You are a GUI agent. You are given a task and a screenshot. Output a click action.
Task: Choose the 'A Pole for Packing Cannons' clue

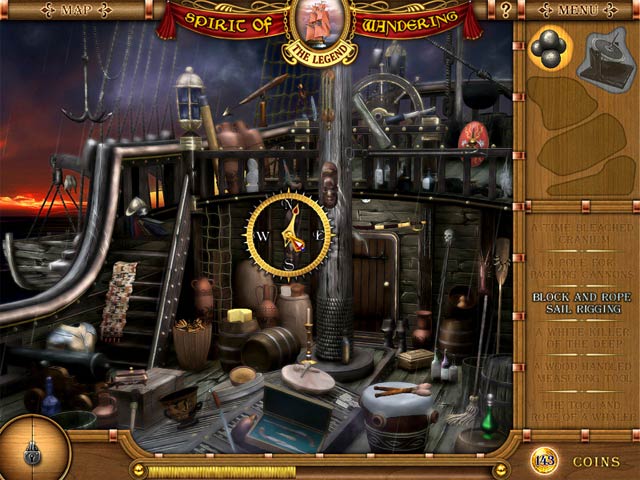click(x=577, y=267)
